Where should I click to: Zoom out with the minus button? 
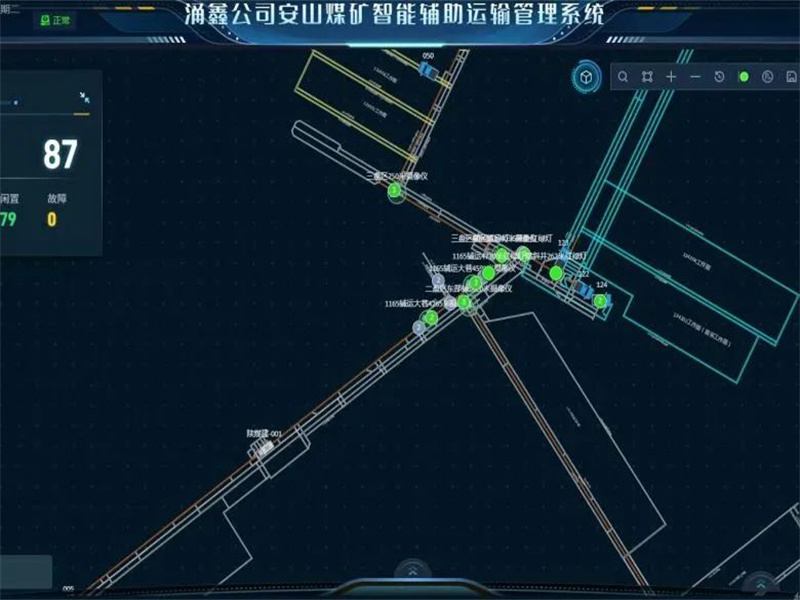tap(695, 77)
